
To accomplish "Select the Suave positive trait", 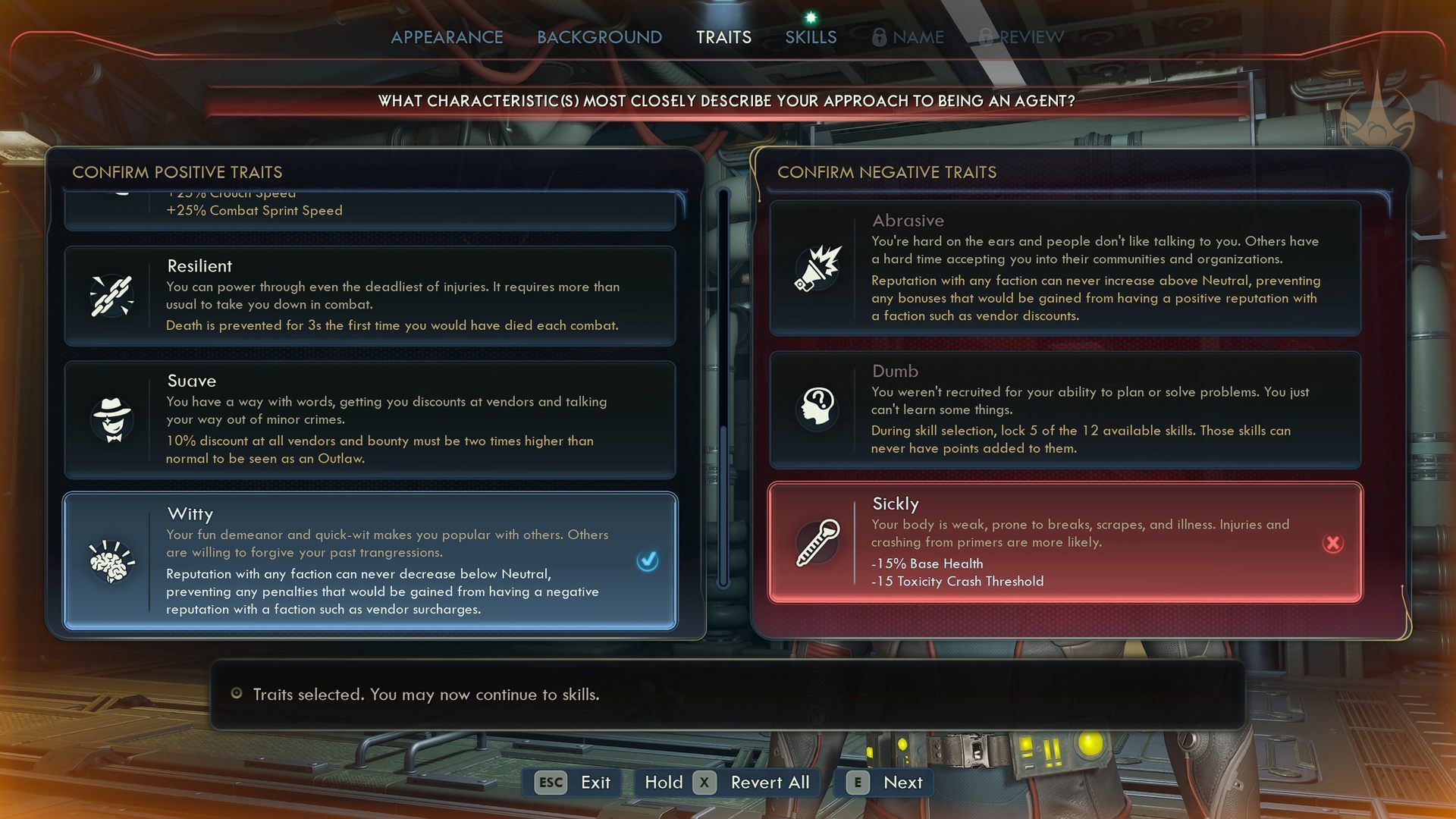I will (370, 419).
